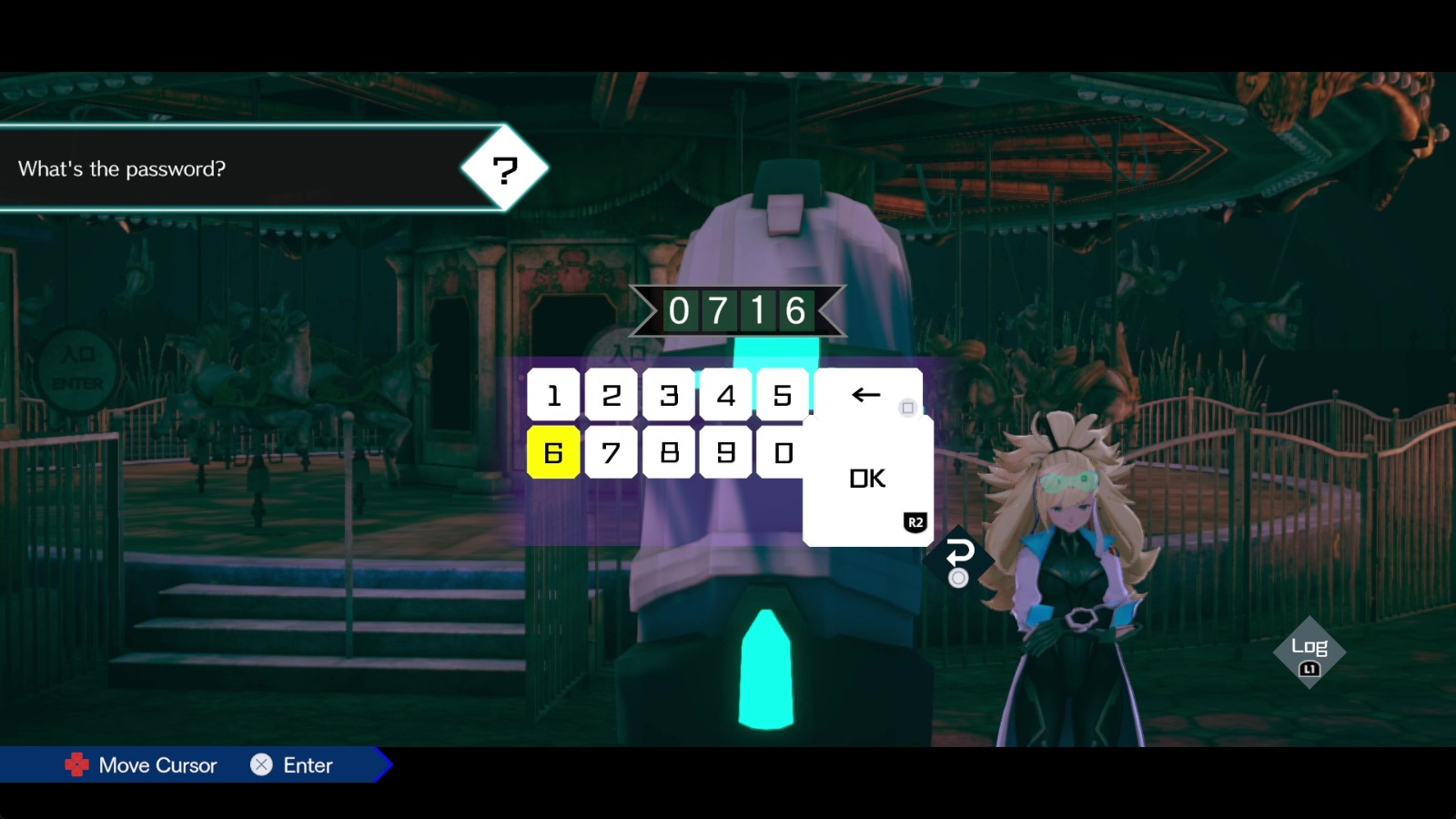1456x819 pixels.
Task: Confirm entry with the OK button
Action: point(867,477)
